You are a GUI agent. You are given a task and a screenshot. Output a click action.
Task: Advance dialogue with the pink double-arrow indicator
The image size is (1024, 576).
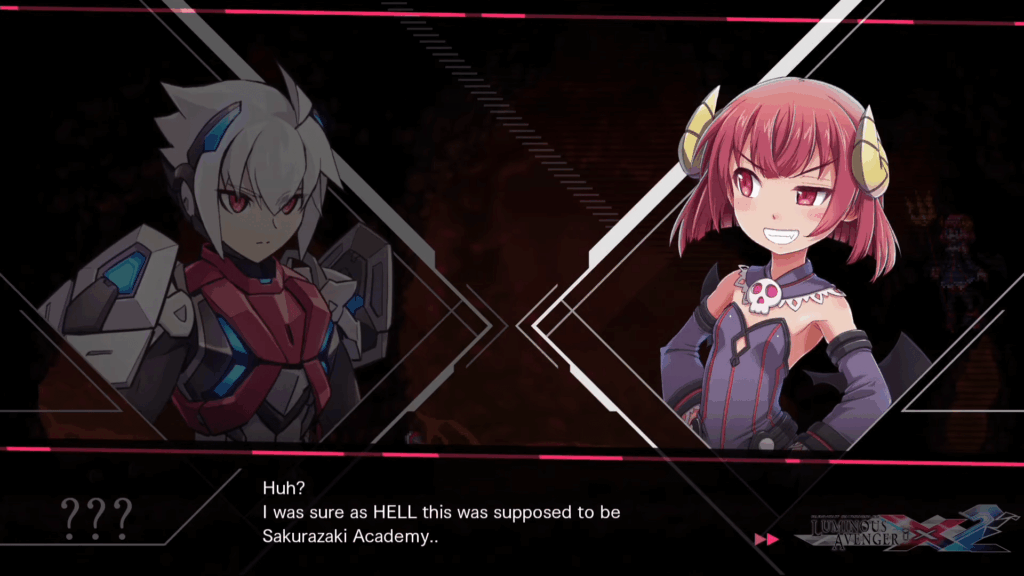(767, 539)
